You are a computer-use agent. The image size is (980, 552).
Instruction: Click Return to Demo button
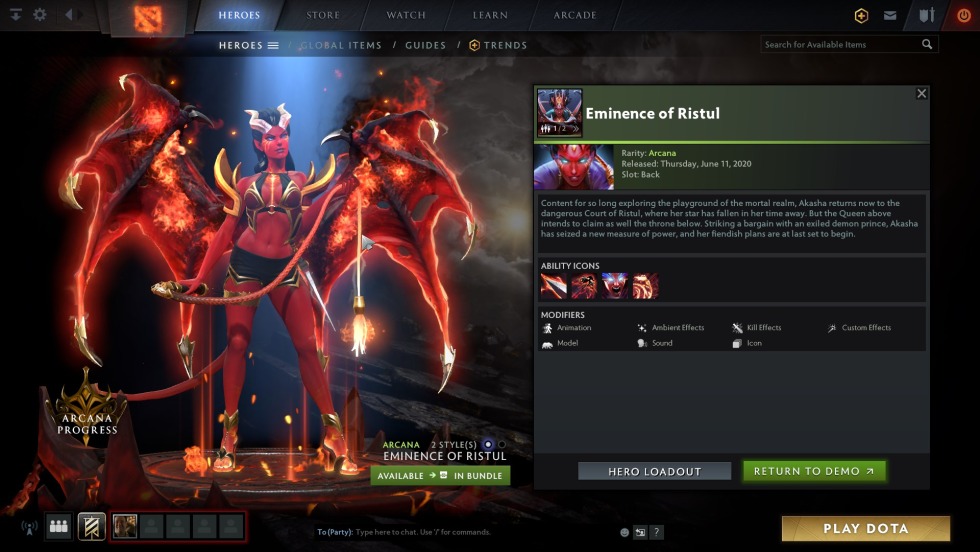point(814,471)
